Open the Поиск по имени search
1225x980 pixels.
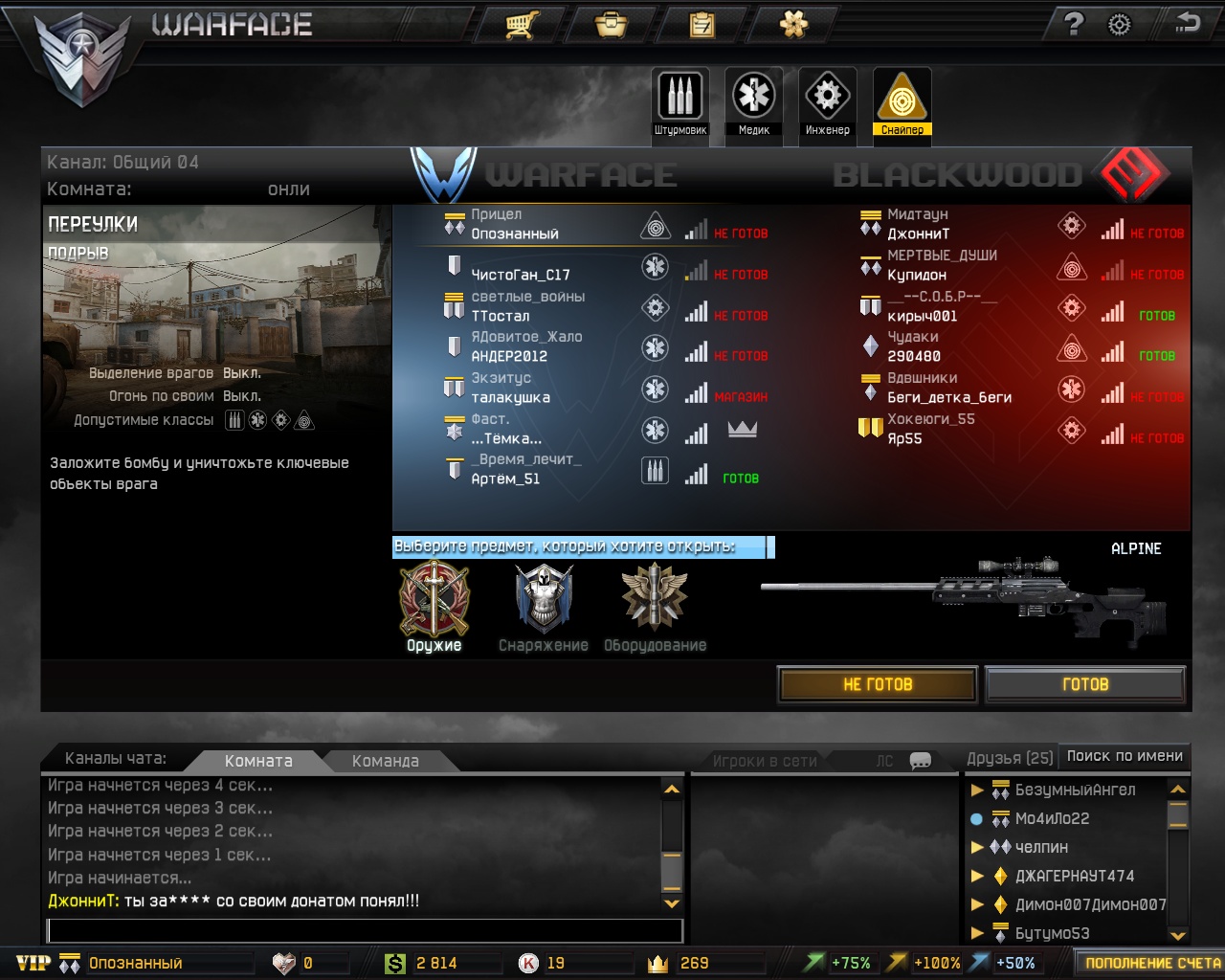click(x=1125, y=756)
